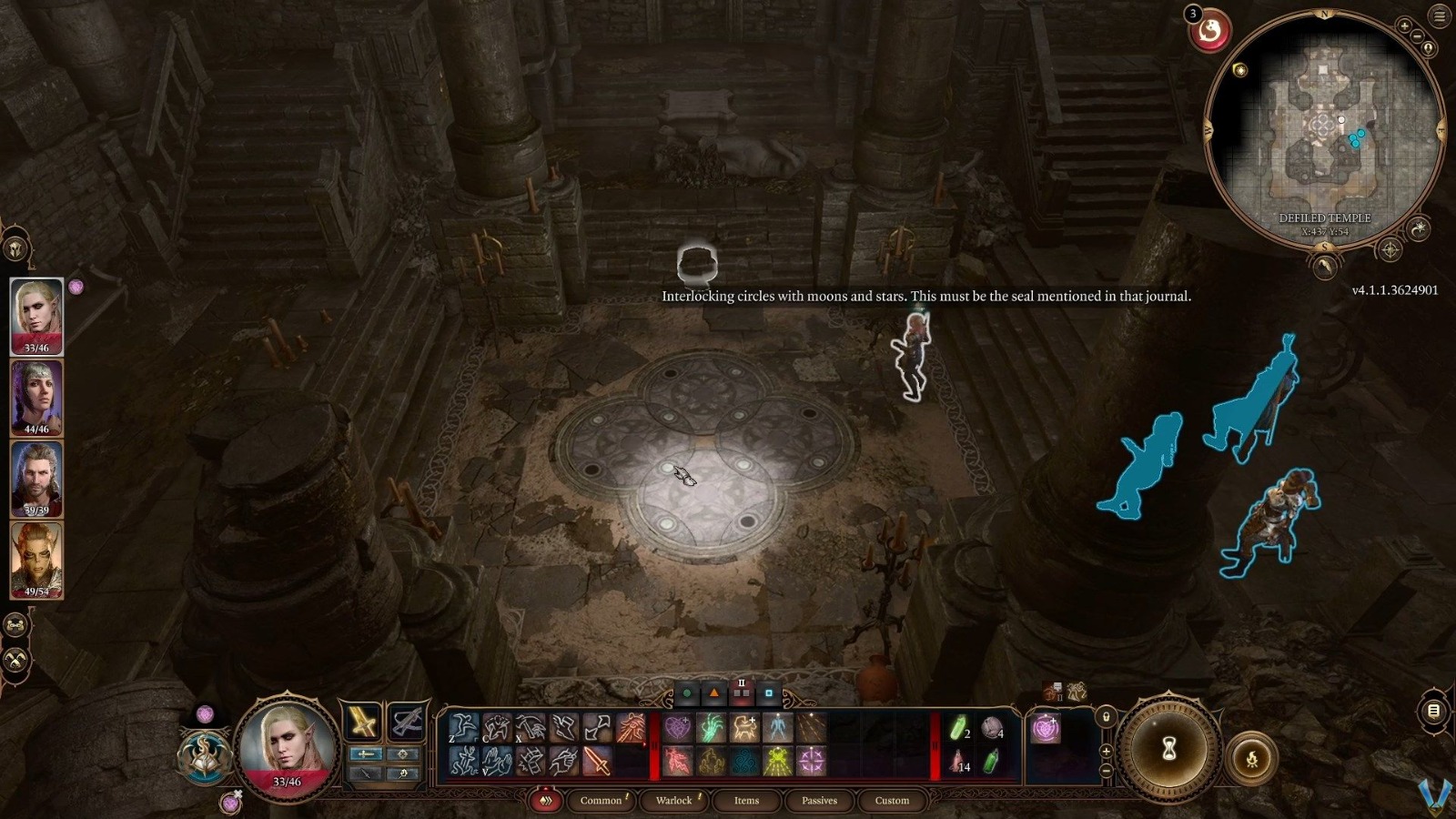Select the glowing sword melee attack icon
This screenshot has width=1456, height=819.
596,761
